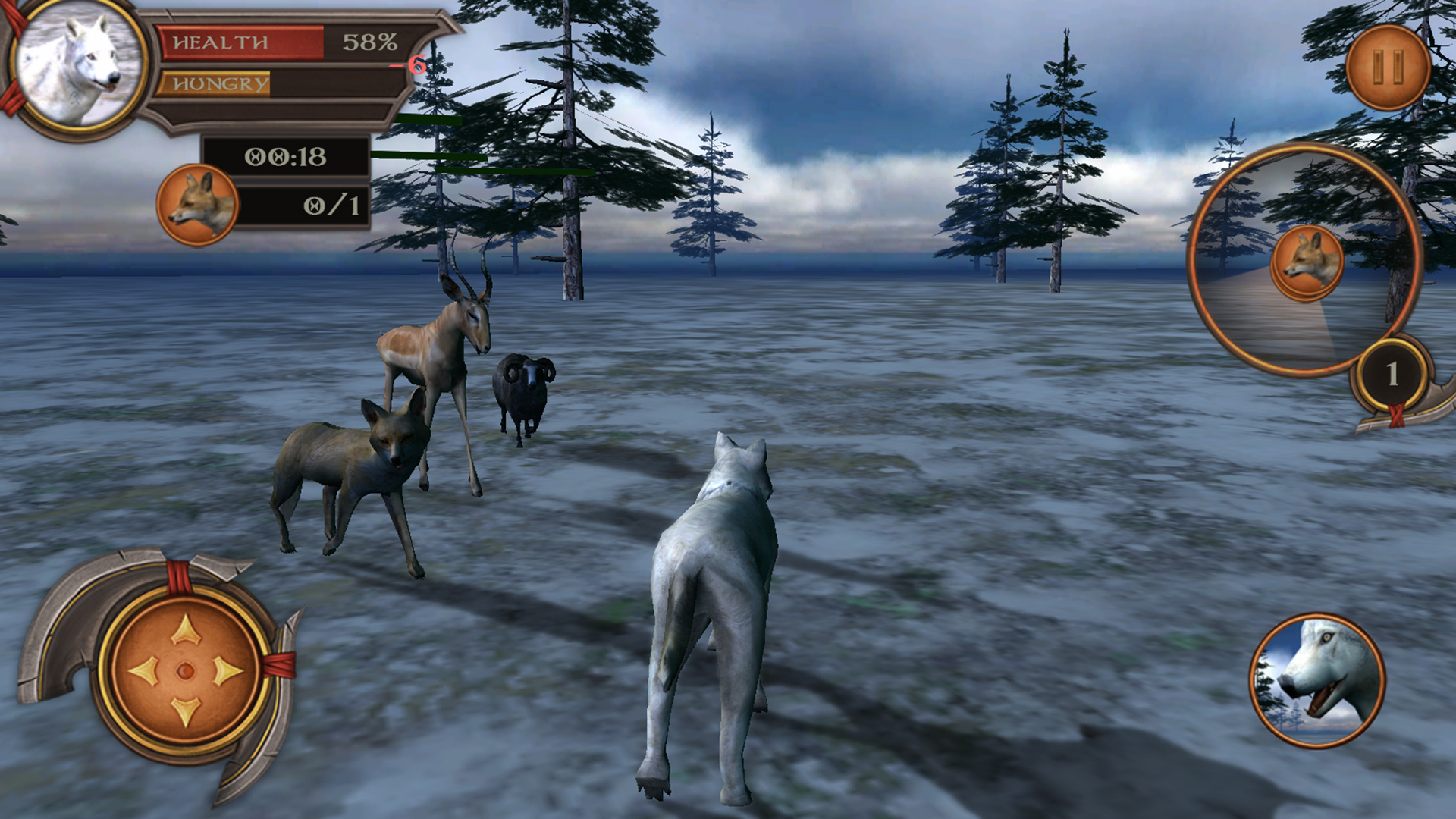1456x819 pixels.
Task: Tap the down arrow on the movement pad
Action: pos(184,713)
